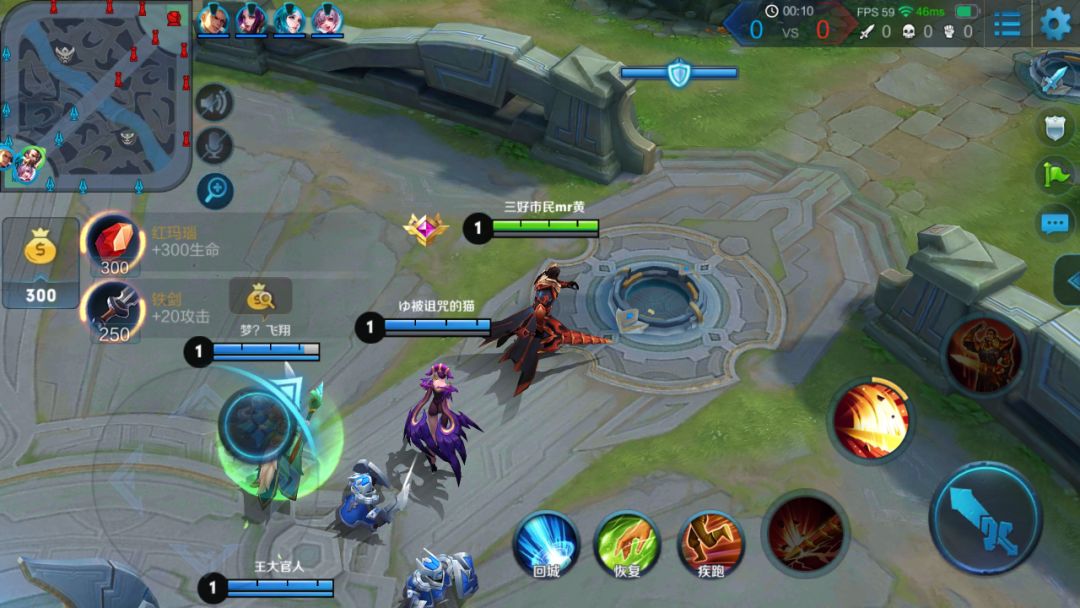
Task: Buy the recommended 铁剑 item
Action: [113, 310]
